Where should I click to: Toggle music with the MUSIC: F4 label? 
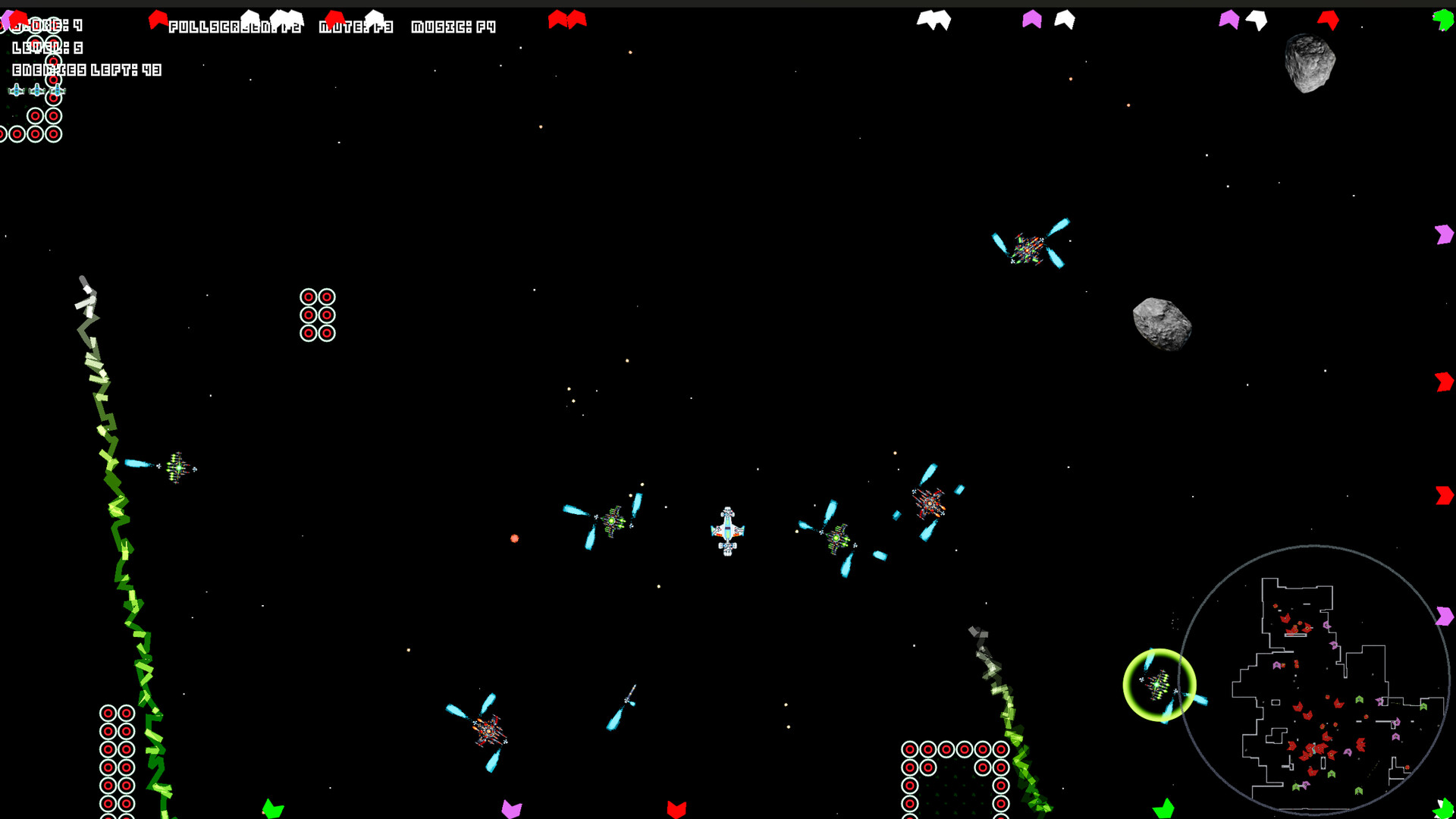(x=453, y=26)
